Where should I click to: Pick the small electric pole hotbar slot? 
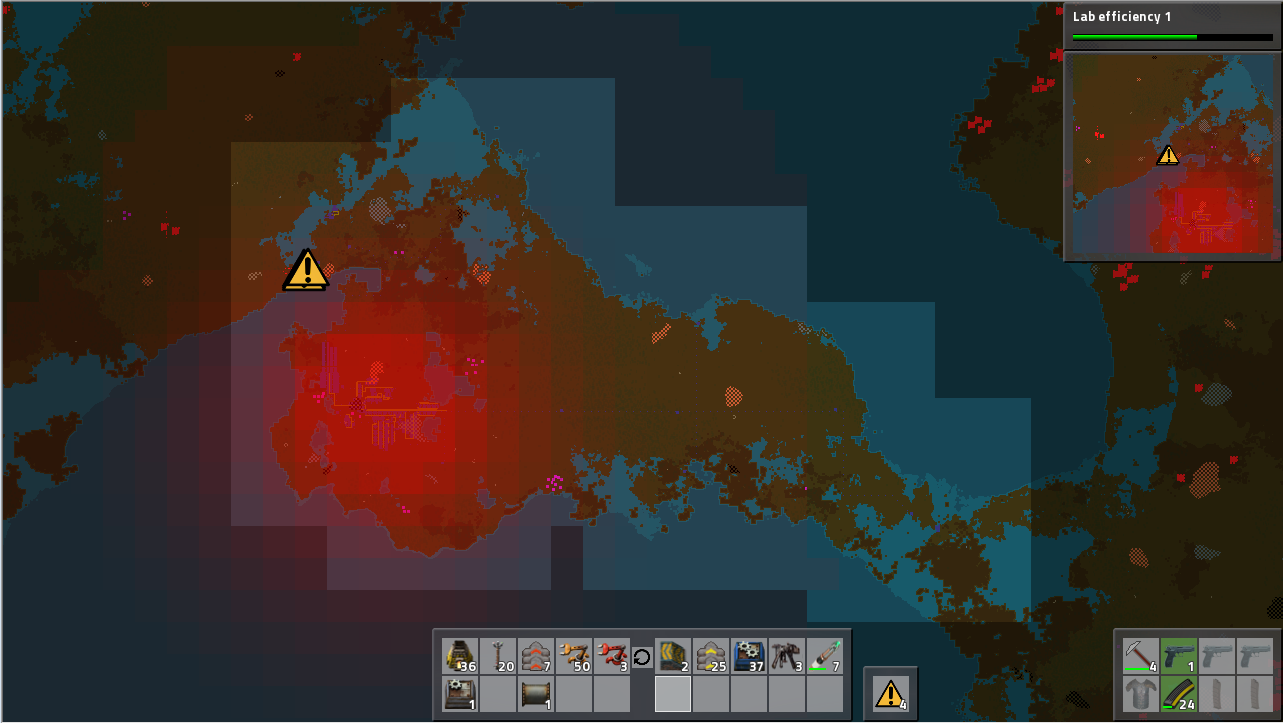498,656
